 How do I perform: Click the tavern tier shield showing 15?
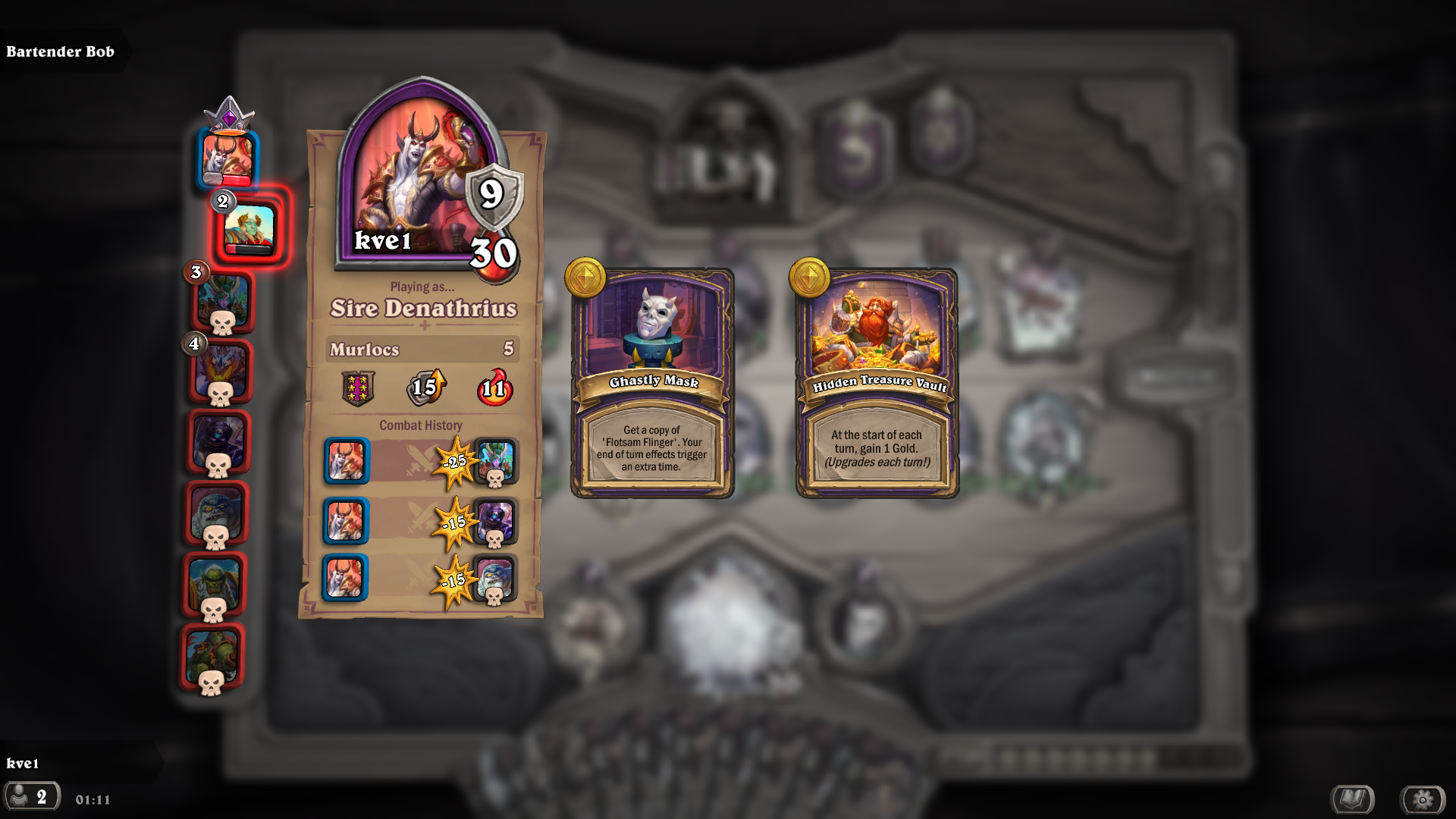point(425,388)
